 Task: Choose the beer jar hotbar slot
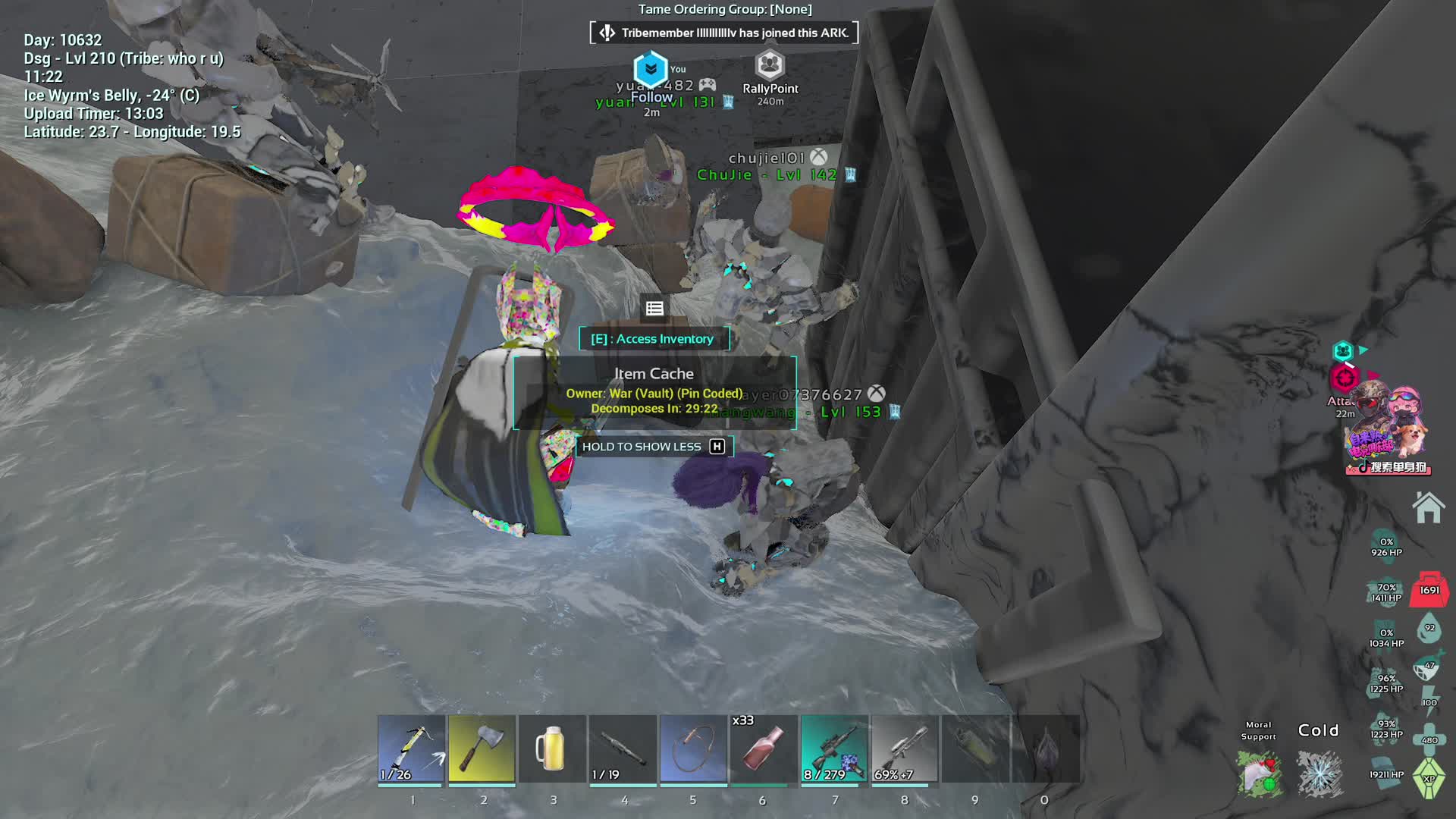552,748
